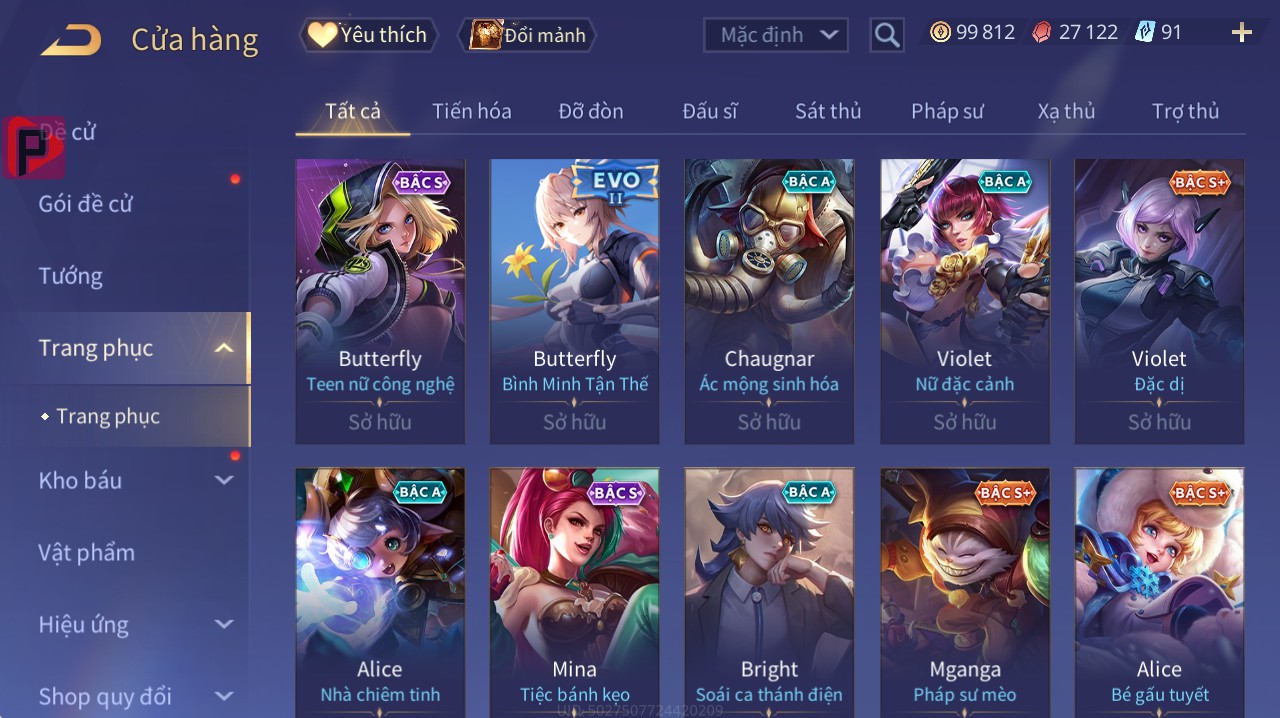The width and height of the screenshot is (1280, 718).
Task: Go back using the golden arrow button
Action: [71, 40]
